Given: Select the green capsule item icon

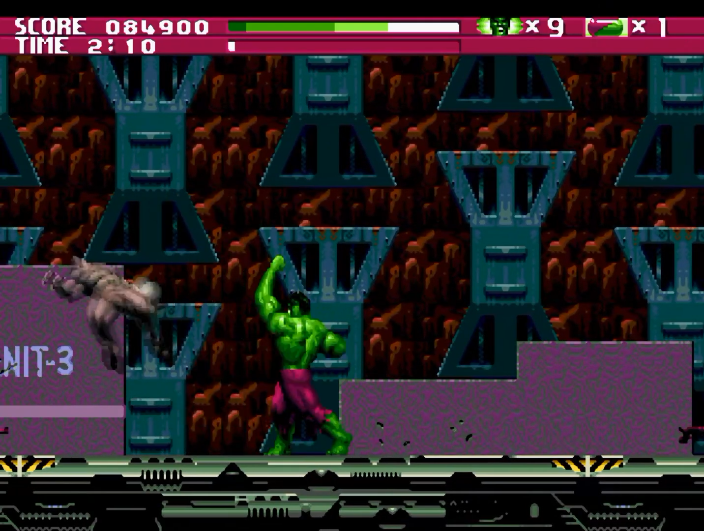Looking at the screenshot, I should coord(606,27).
